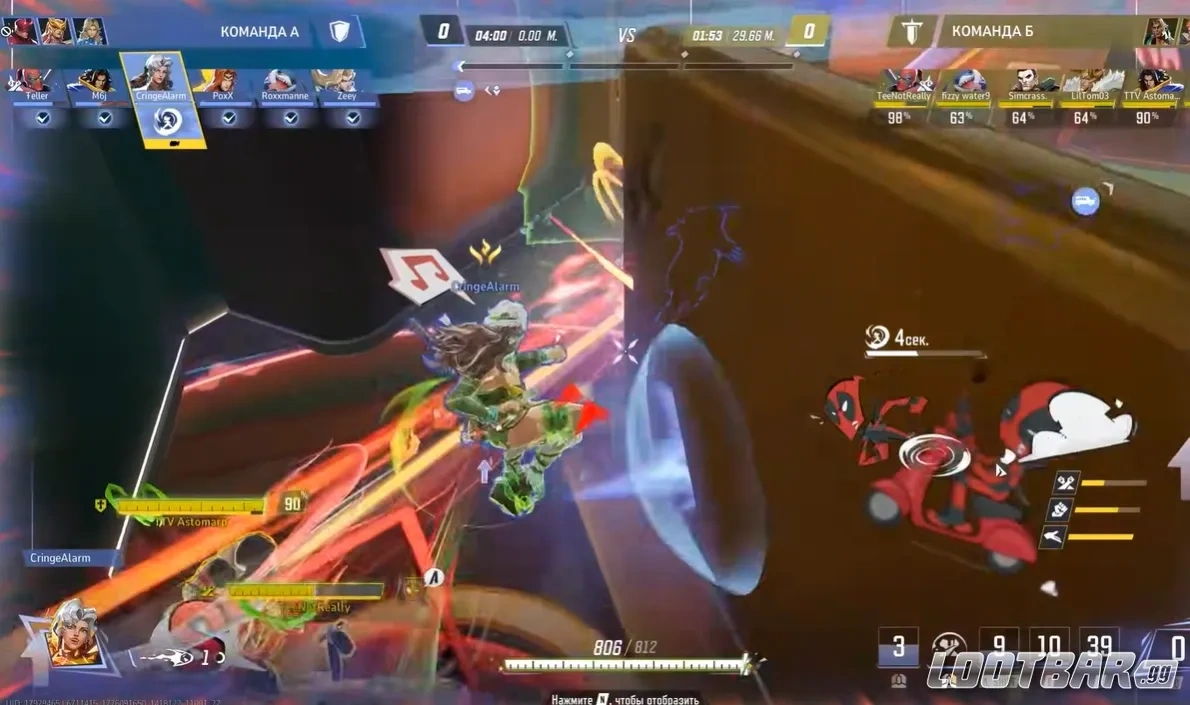1190x705 pixels.
Task: Click the Команда Б sword emblem
Action: point(911,32)
